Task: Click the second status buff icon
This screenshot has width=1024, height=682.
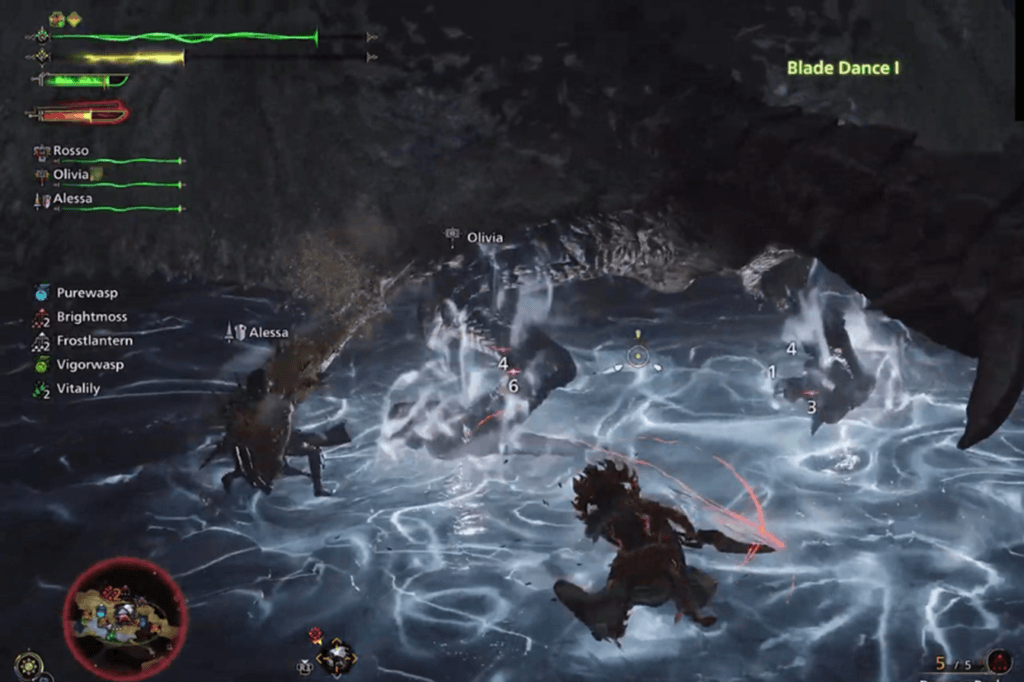Action: [73, 19]
